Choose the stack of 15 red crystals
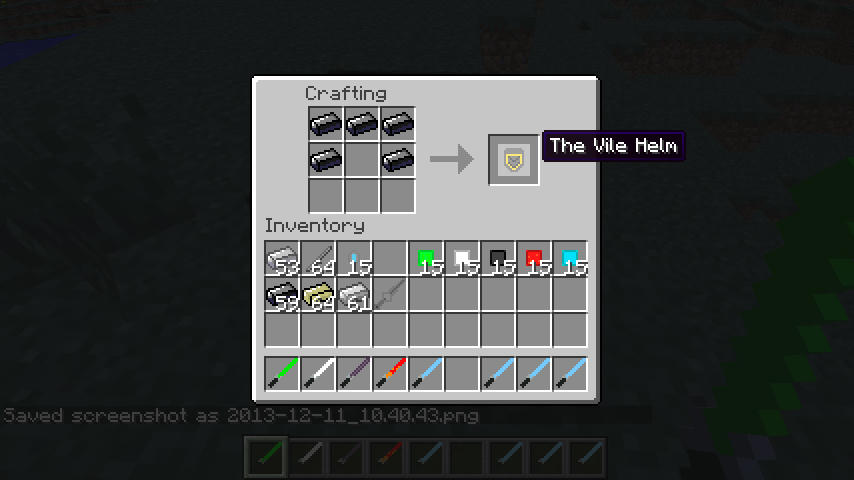 [535, 260]
